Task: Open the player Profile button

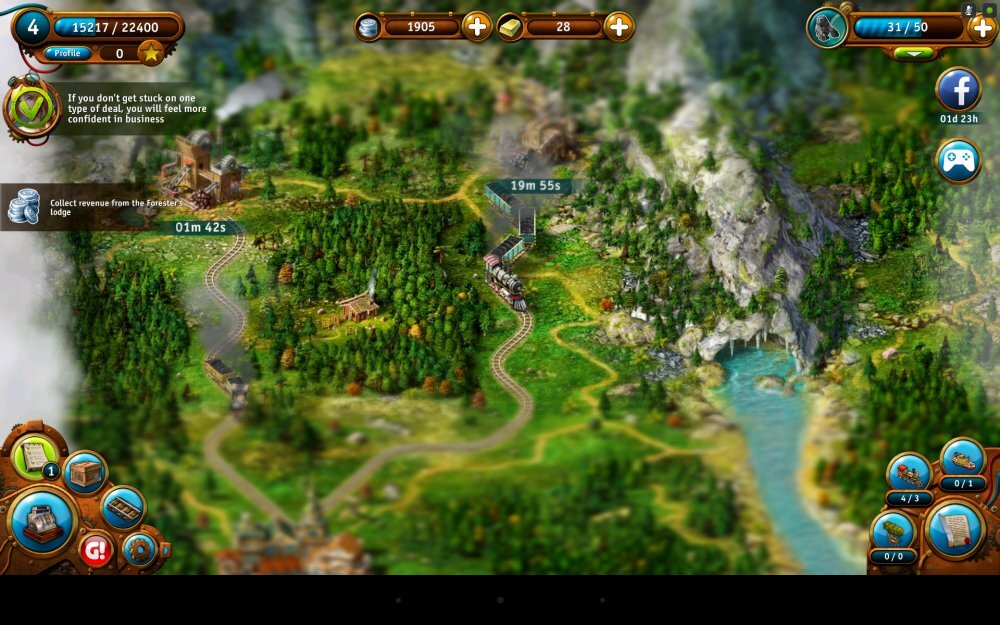Action: coord(68,53)
